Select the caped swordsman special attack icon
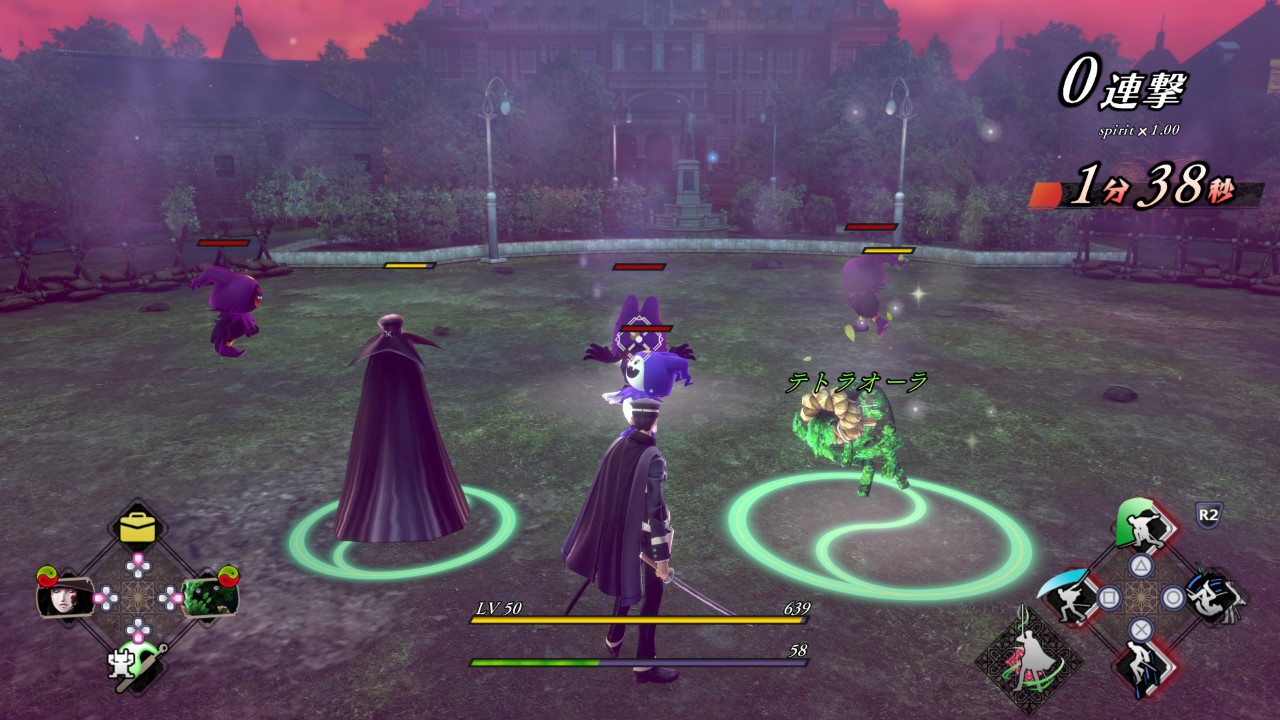 tap(1027, 661)
